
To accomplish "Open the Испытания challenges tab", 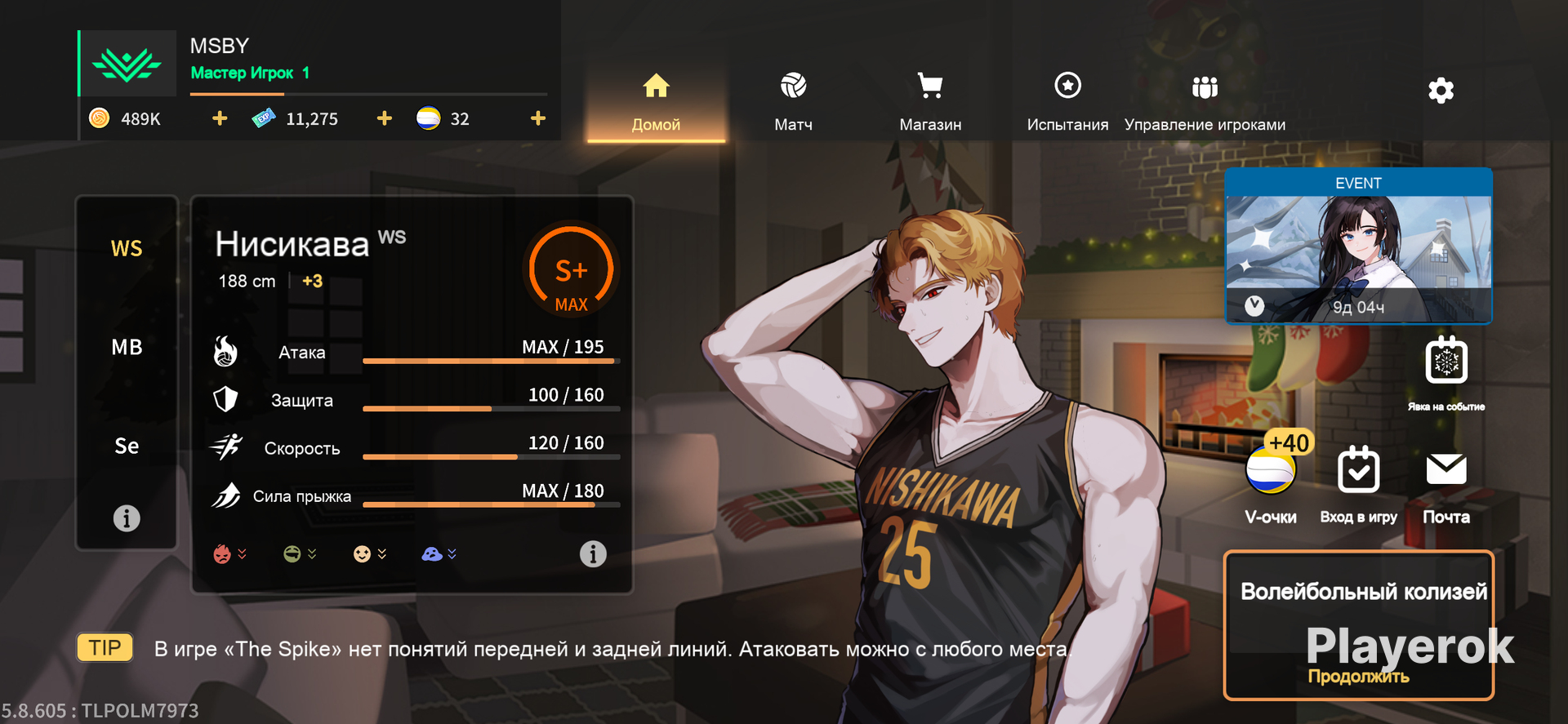I will pos(1067,102).
